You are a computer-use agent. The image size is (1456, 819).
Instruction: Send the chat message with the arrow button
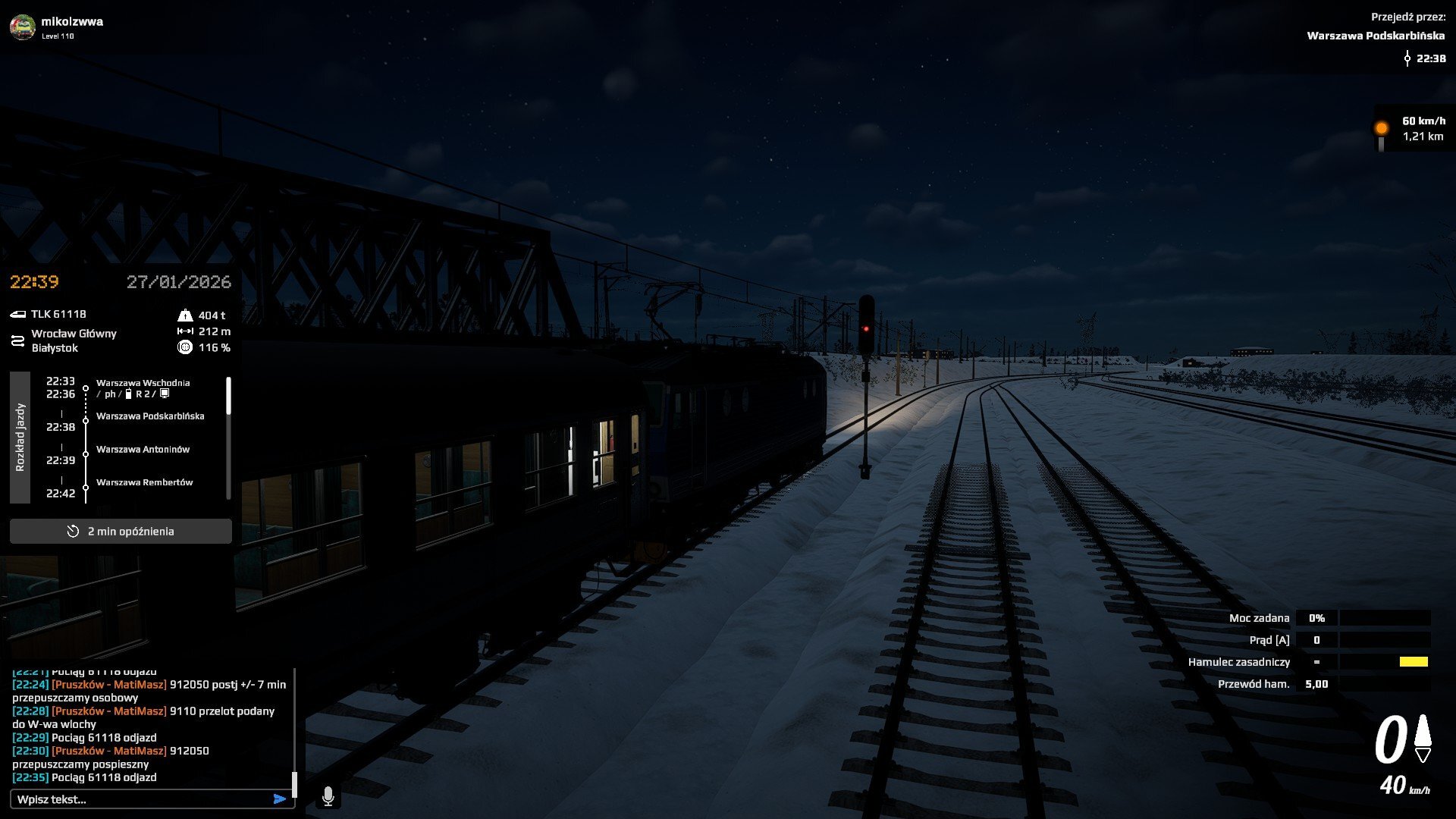[x=280, y=799]
